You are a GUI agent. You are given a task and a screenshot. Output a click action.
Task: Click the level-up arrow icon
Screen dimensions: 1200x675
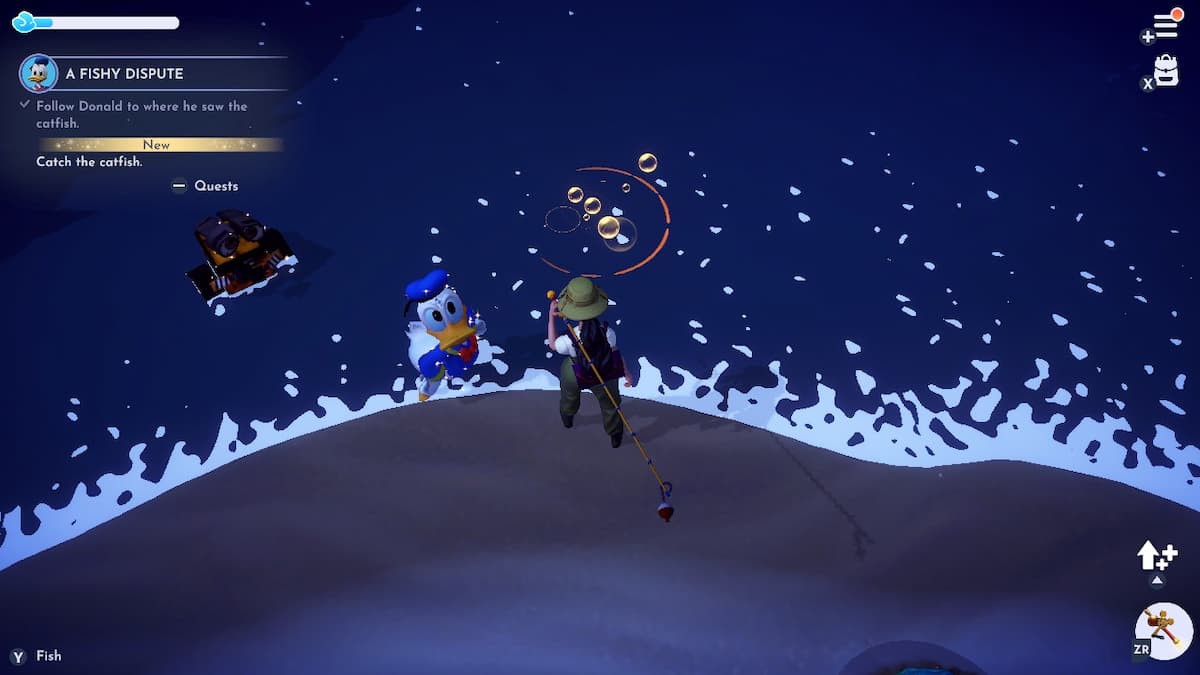[x=1155, y=556]
